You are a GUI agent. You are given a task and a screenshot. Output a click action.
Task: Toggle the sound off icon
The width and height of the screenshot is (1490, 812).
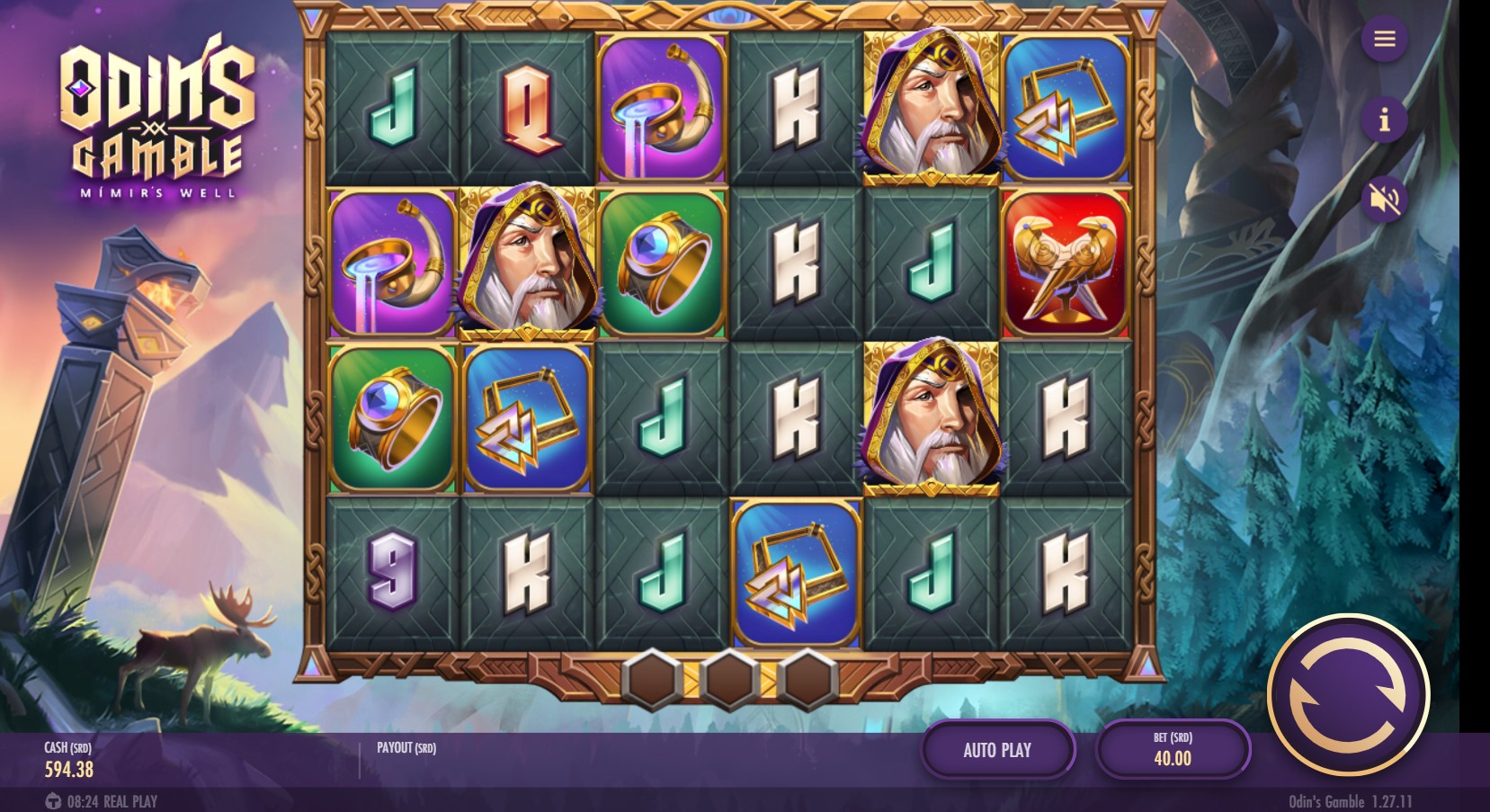[1385, 201]
